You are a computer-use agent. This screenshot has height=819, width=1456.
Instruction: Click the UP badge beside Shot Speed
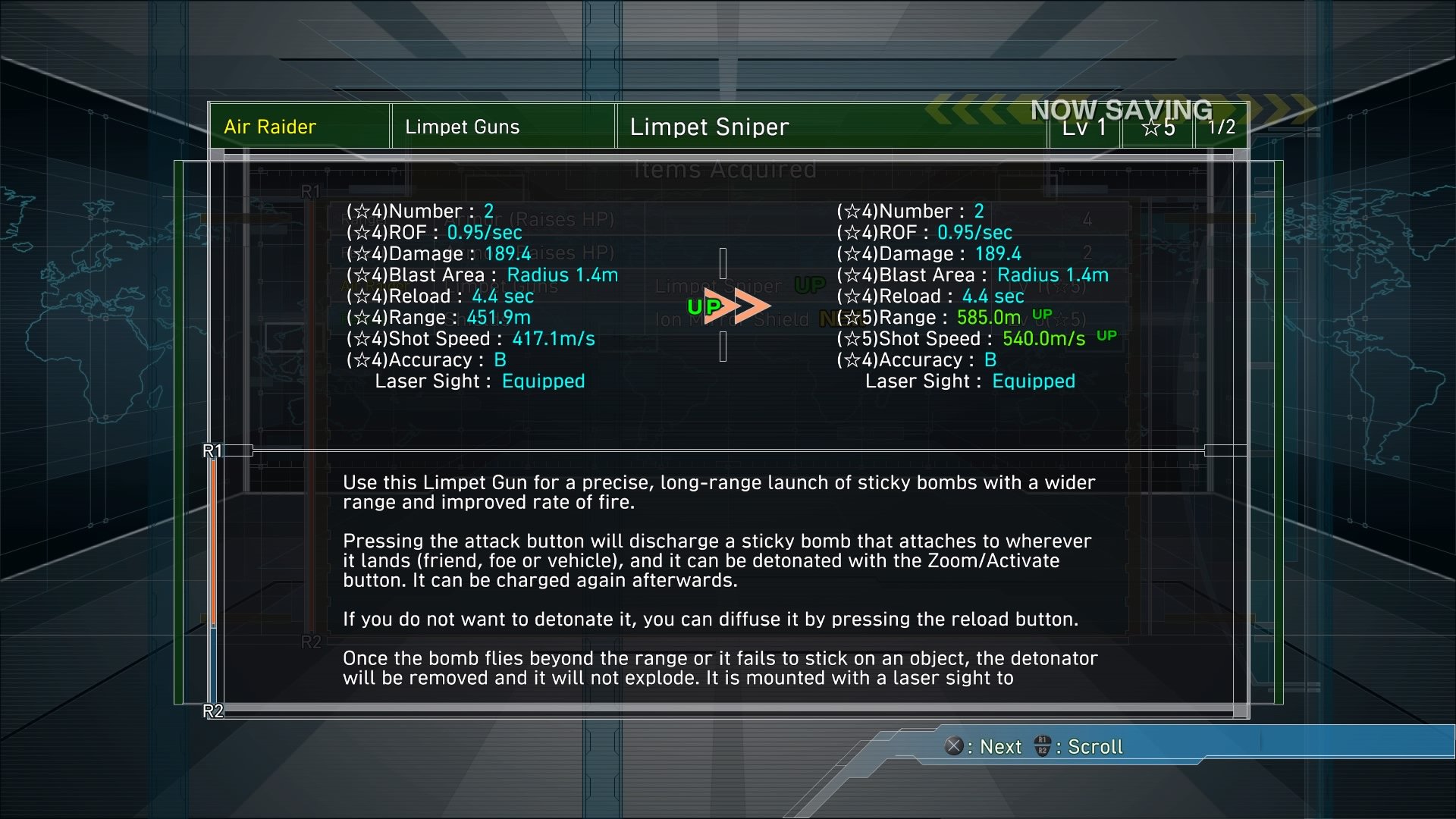(x=1106, y=334)
